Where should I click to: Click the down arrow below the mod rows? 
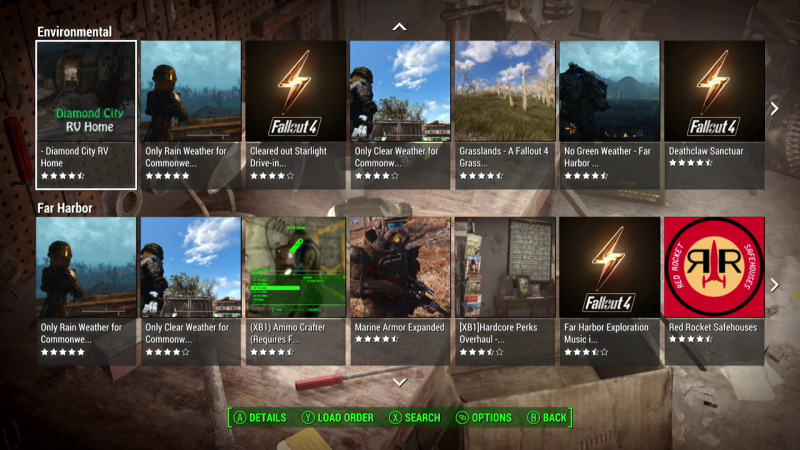[x=400, y=382]
